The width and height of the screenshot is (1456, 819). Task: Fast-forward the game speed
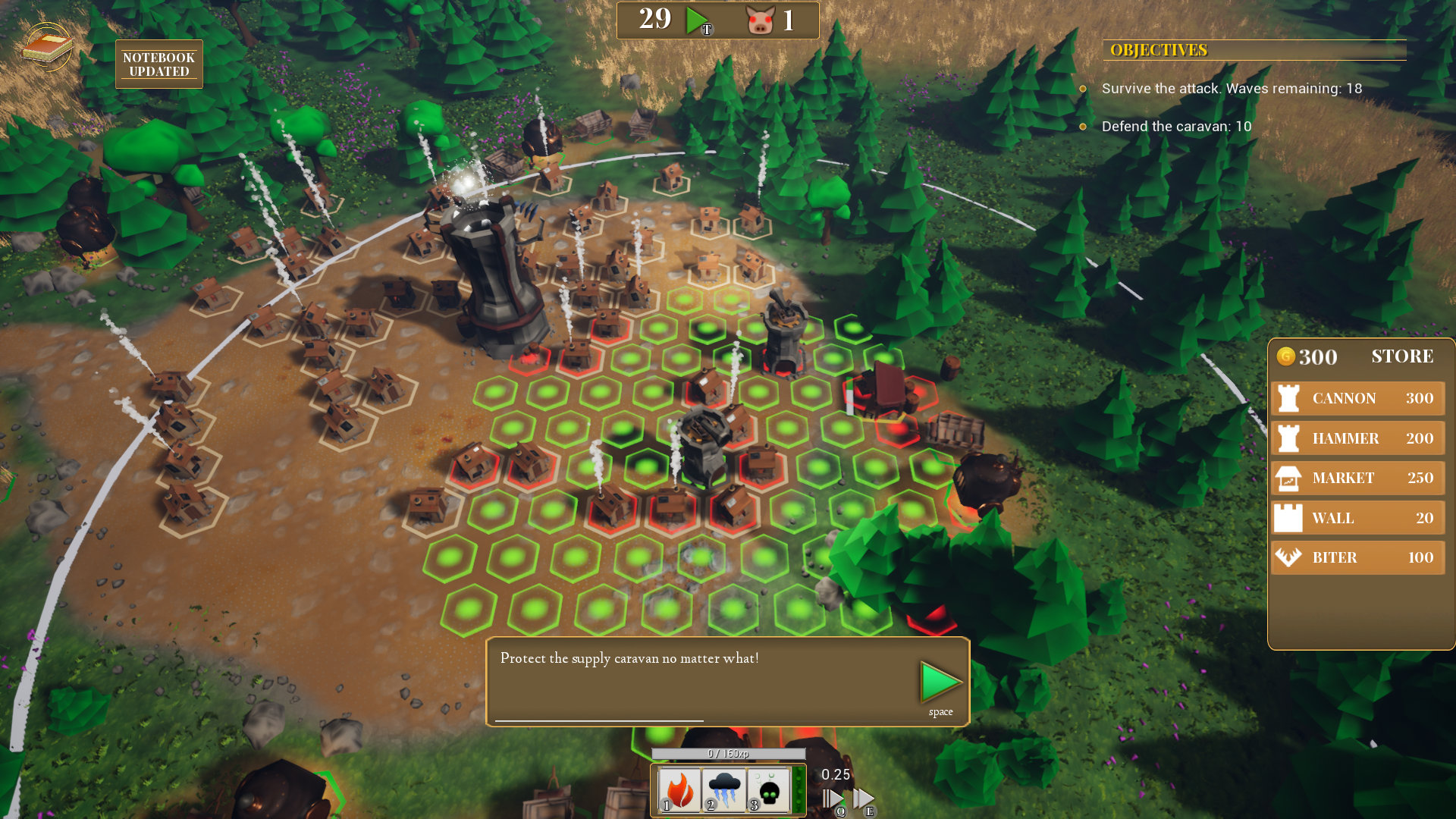coord(864,799)
